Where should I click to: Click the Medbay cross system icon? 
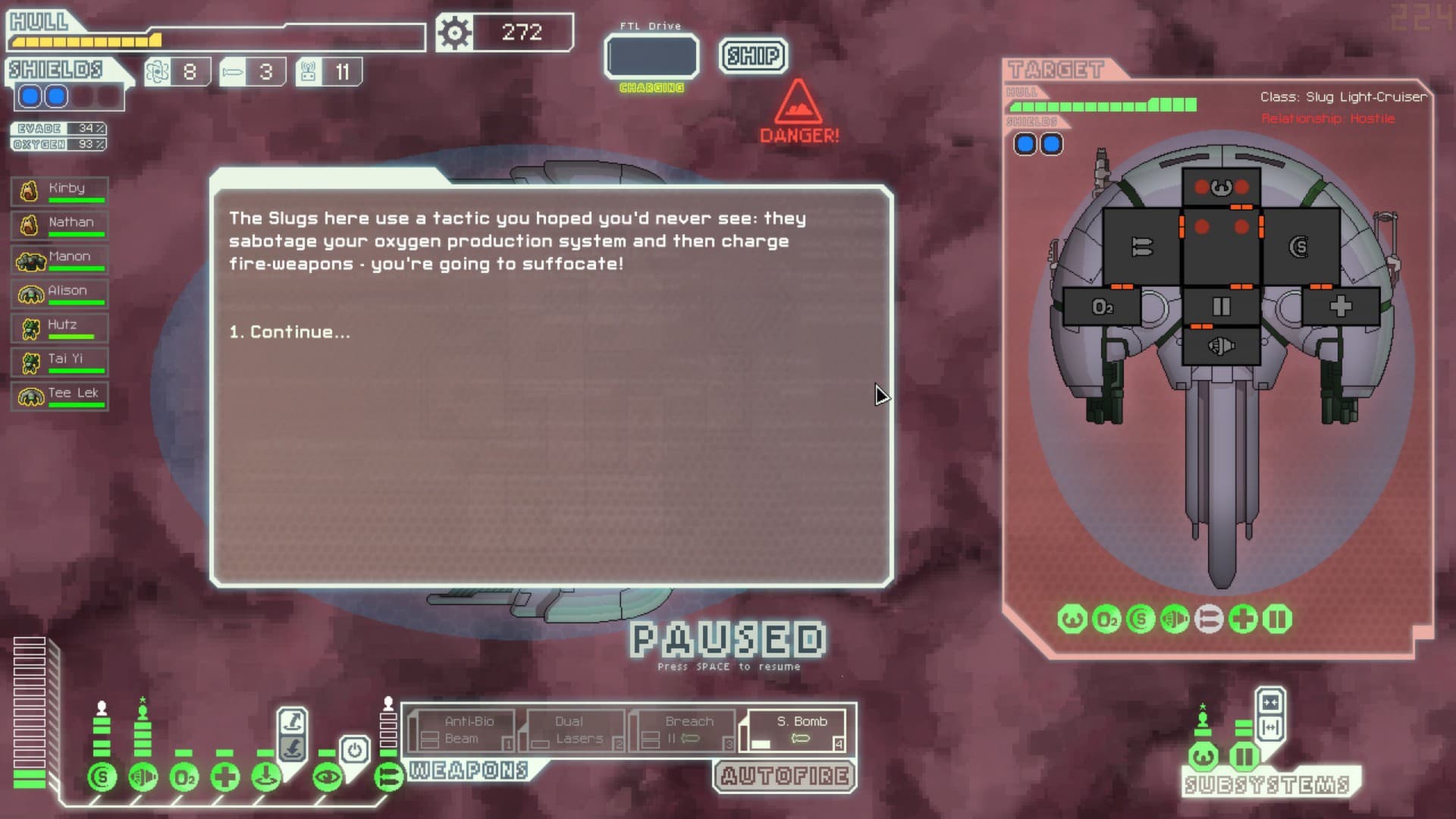[x=224, y=776]
